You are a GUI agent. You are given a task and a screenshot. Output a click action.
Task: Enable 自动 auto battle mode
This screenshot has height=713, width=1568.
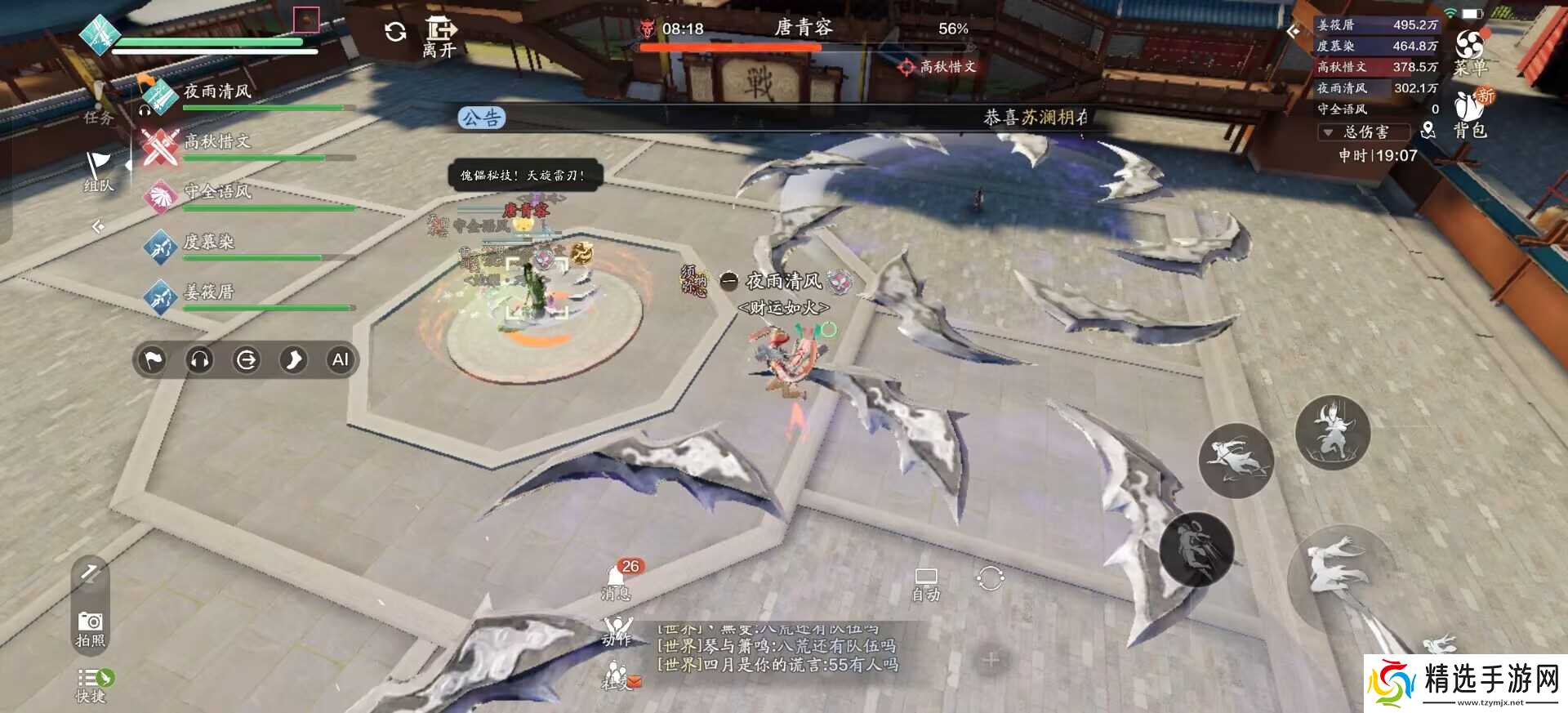925,580
